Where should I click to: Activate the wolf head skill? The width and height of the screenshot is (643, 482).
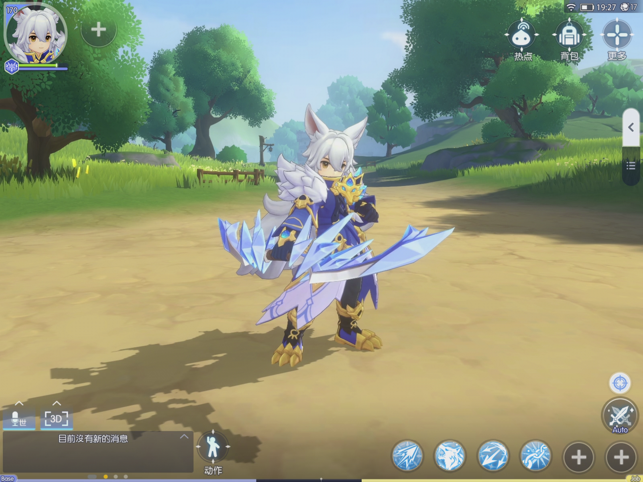point(450,456)
